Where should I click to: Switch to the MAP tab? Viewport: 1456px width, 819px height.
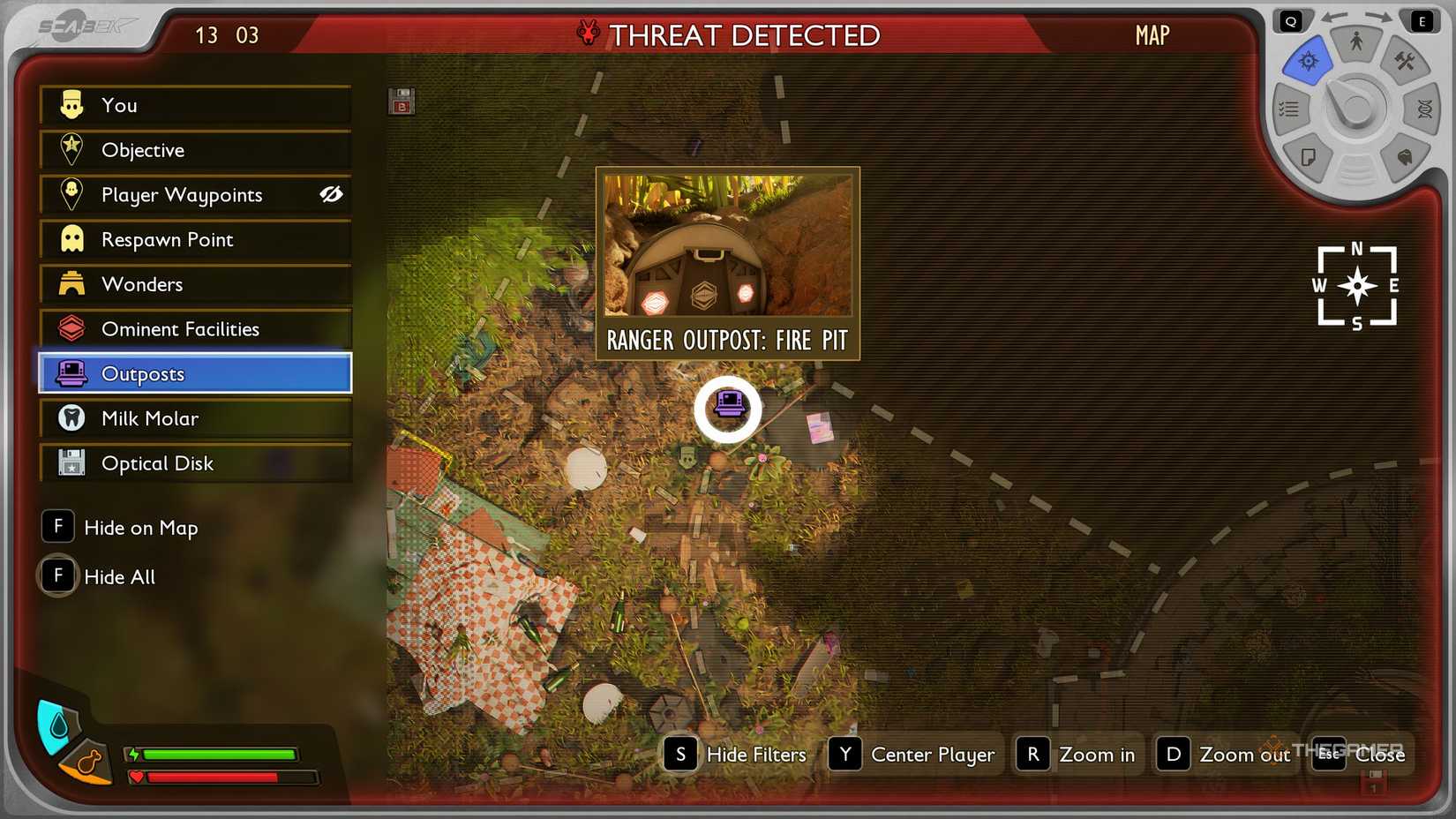click(1151, 36)
